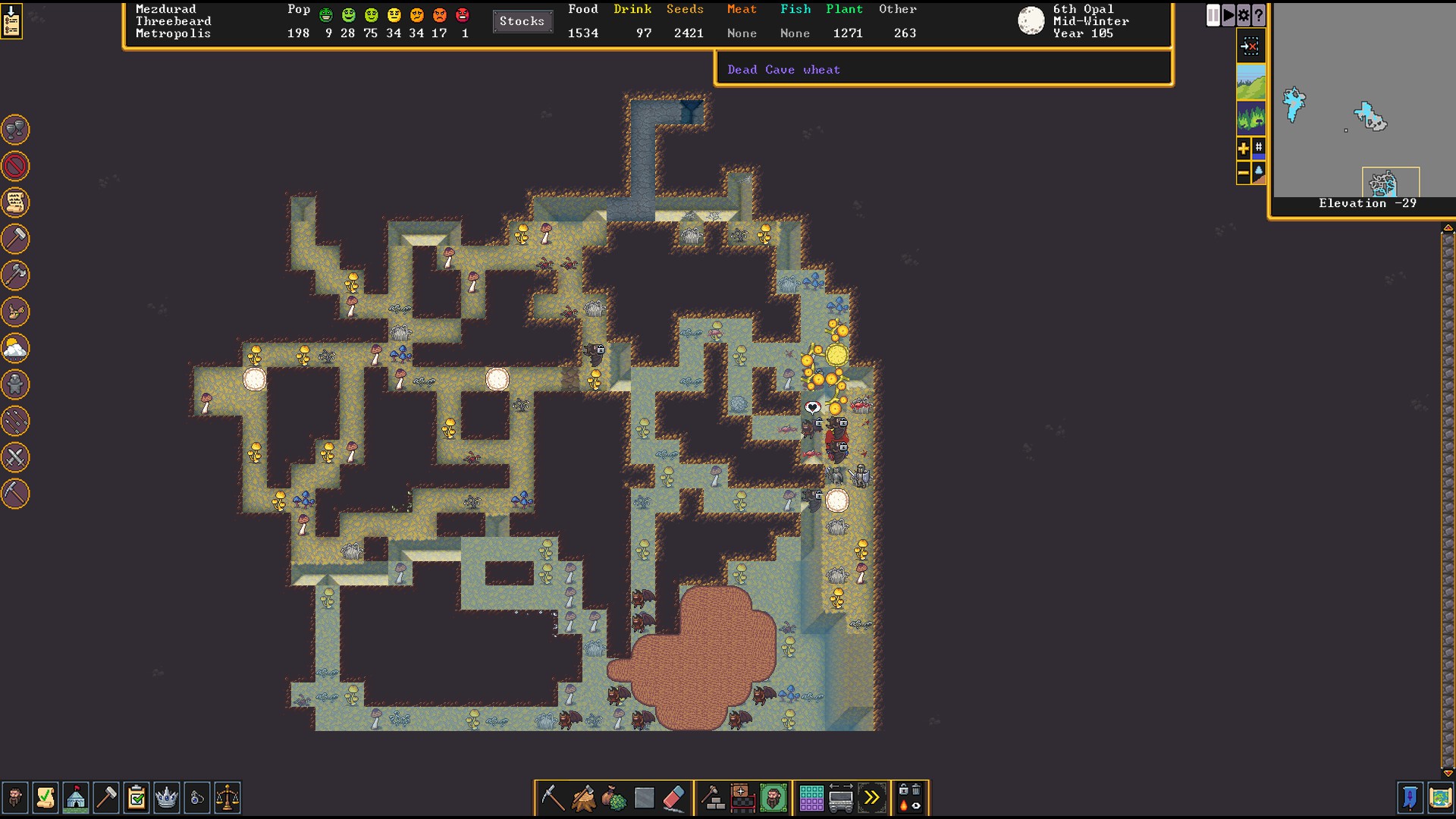Click the play arrow speed button
Image resolution: width=1456 pixels, height=819 pixels.
point(1228,15)
